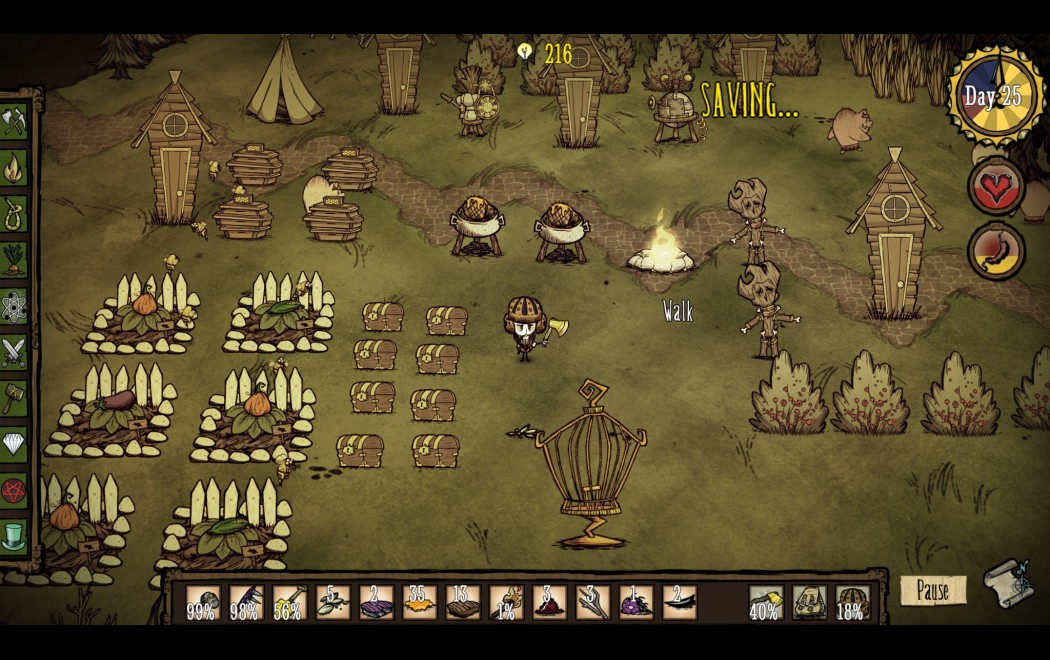Choose the twigs inventory slot
Viewport: 1050px width, 660px height.
pyautogui.click(x=592, y=602)
